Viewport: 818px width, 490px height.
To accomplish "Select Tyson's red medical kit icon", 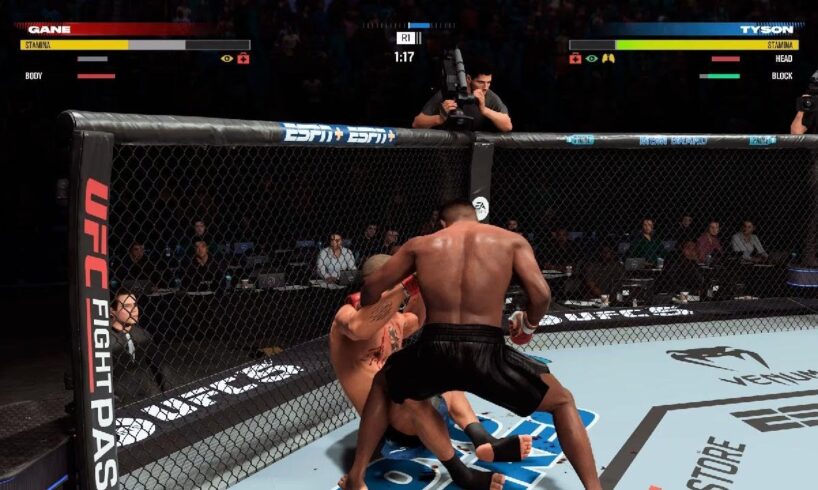I will coord(576,59).
